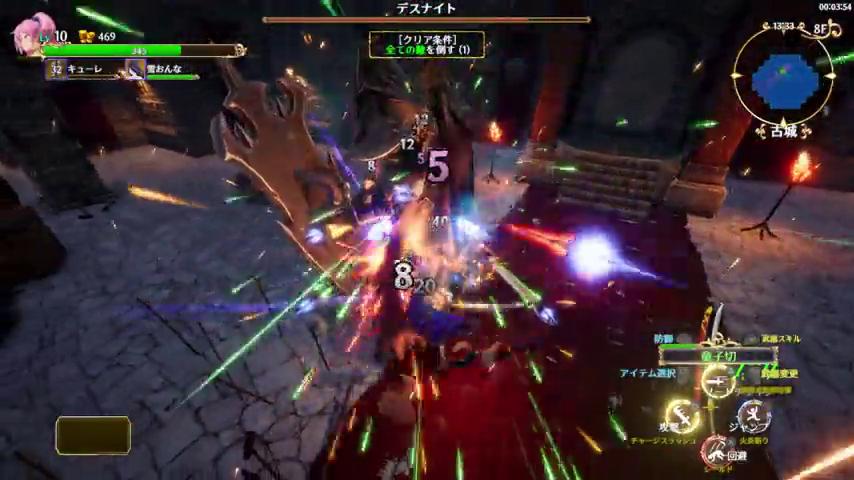Select the pink-haired character portrait
Viewport: 854px width, 480px height.
(32, 36)
